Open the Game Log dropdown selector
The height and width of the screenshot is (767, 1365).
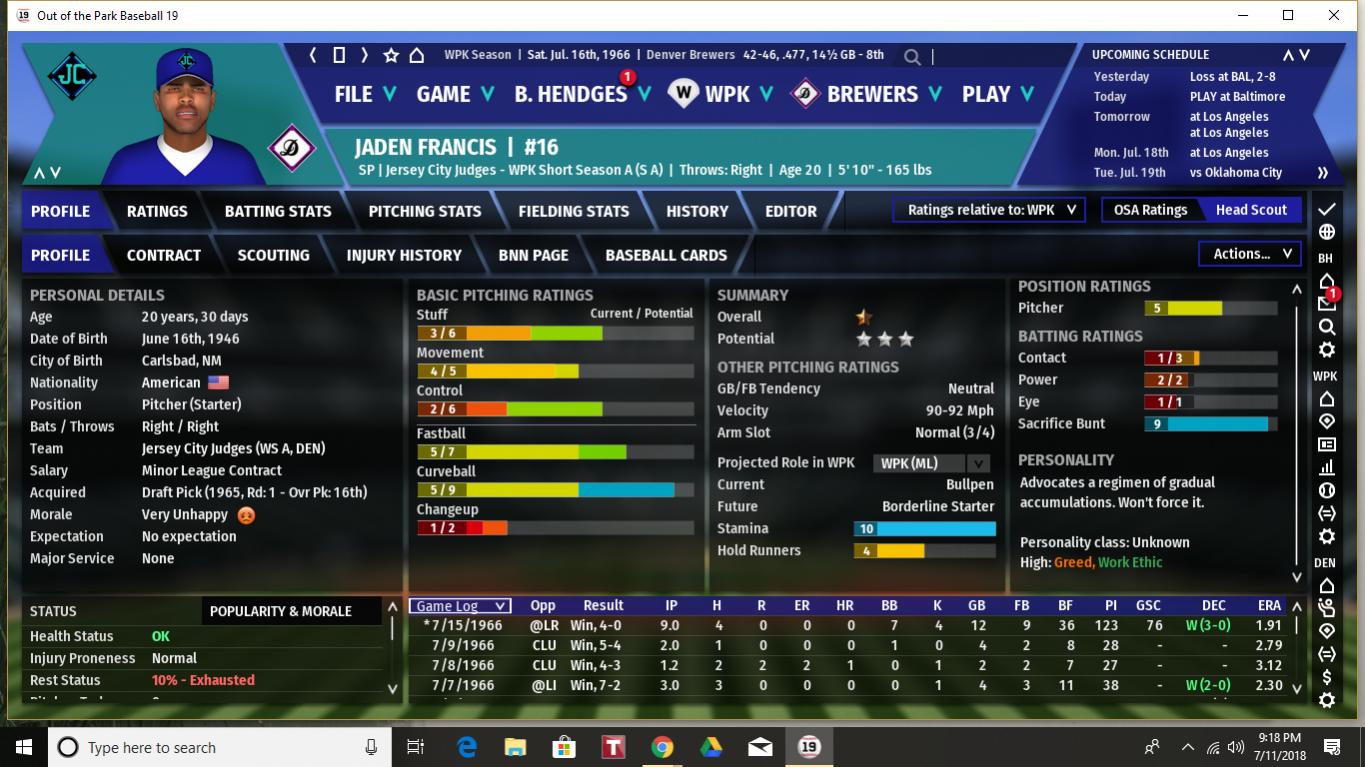[461, 606]
